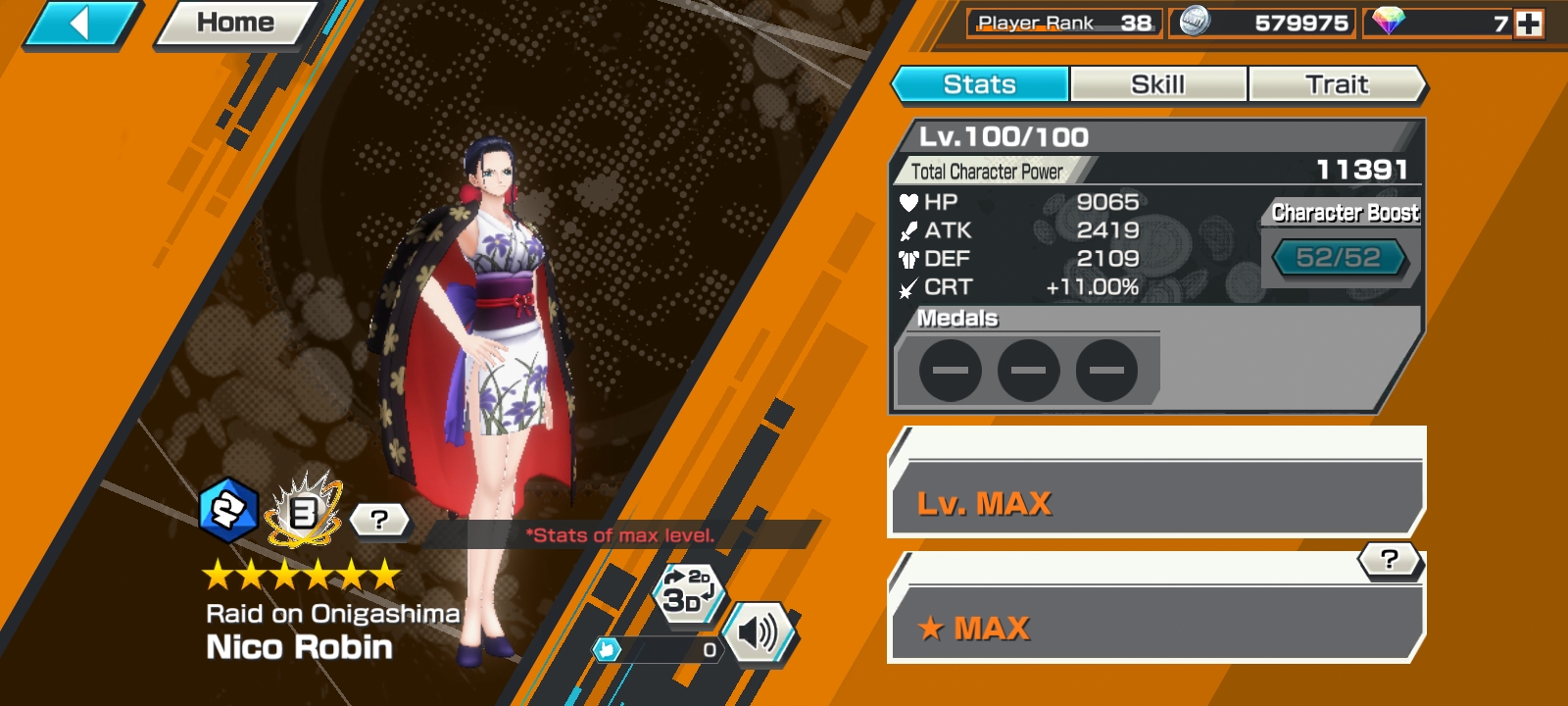Add rainbow diamonds with the plus button
This screenshot has height=706, width=1568.
click(x=1529, y=24)
